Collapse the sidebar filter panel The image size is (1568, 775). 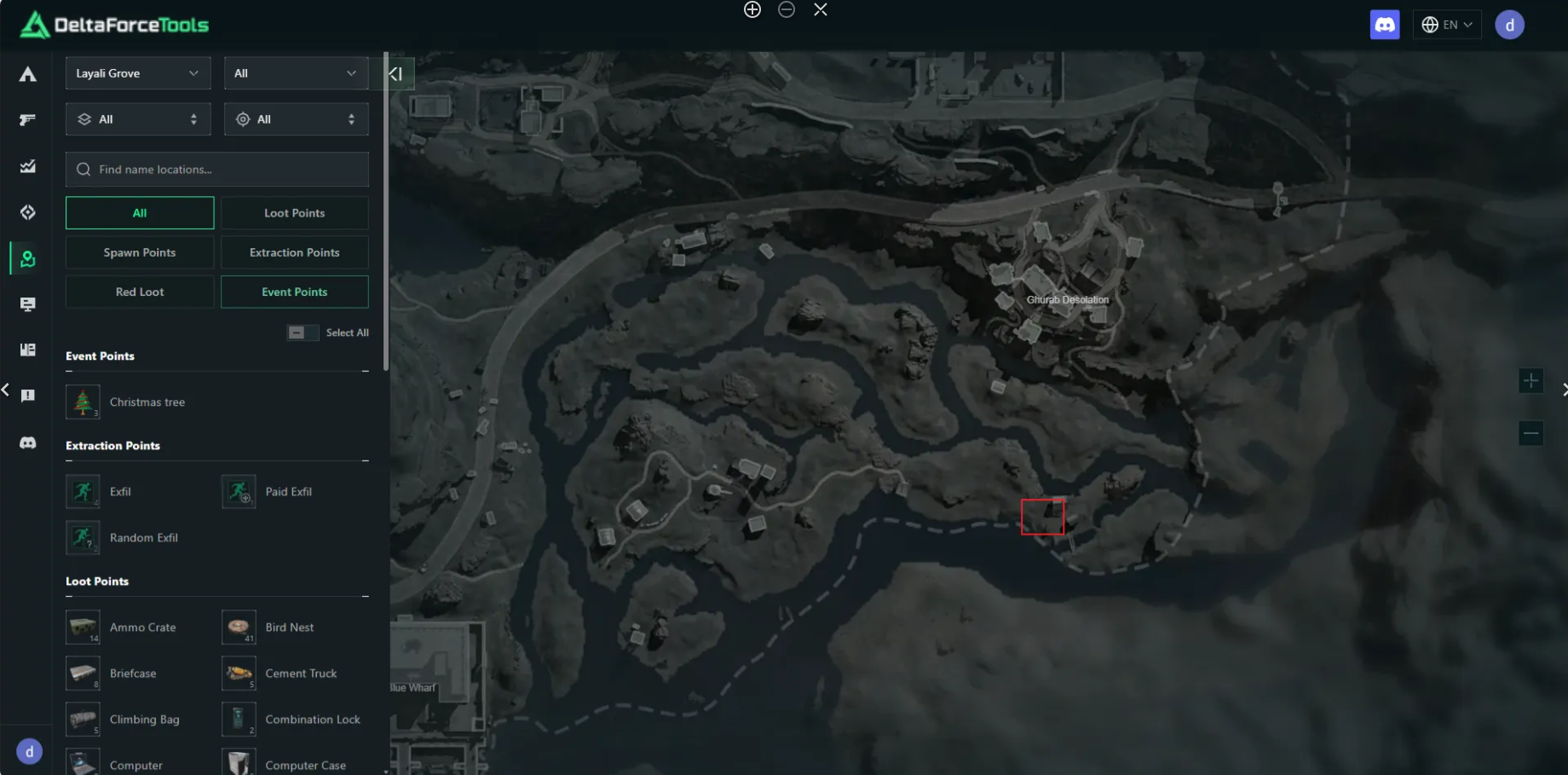point(396,73)
